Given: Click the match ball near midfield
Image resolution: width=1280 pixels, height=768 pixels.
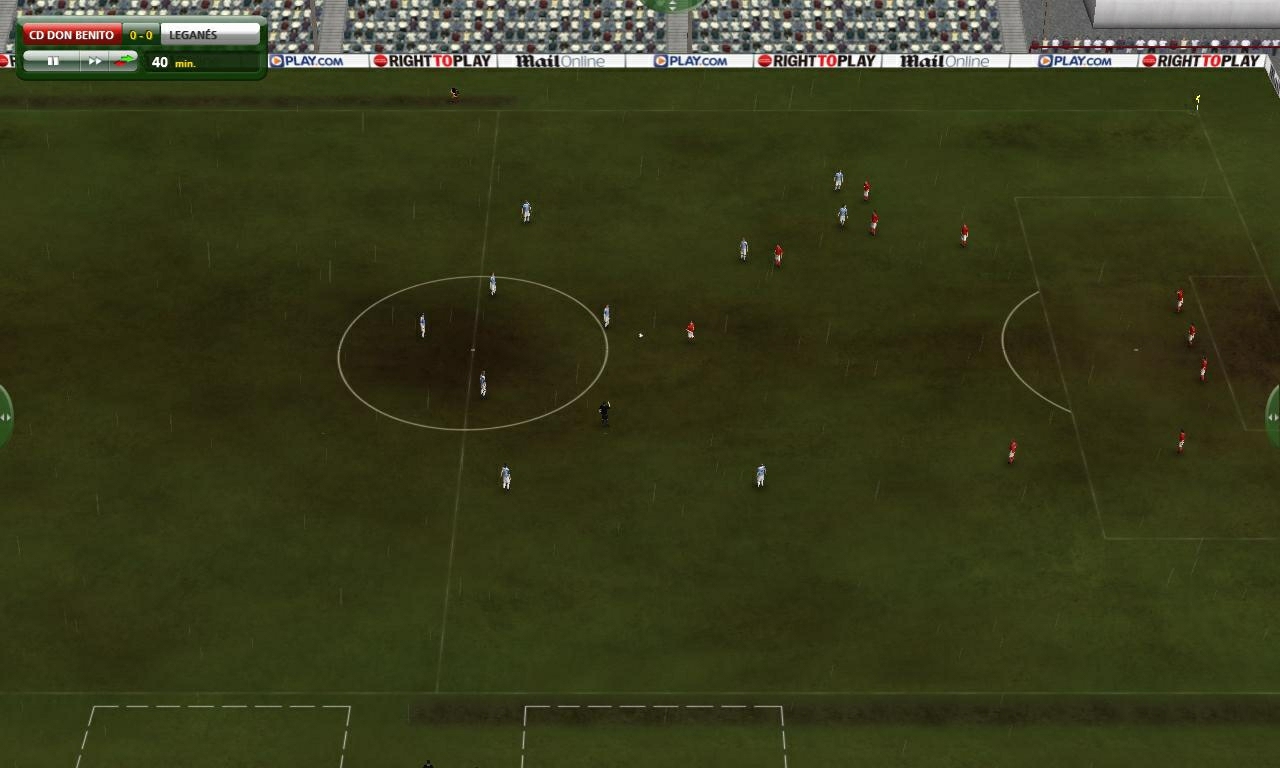Looking at the screenshot, I should pos(640,333).
